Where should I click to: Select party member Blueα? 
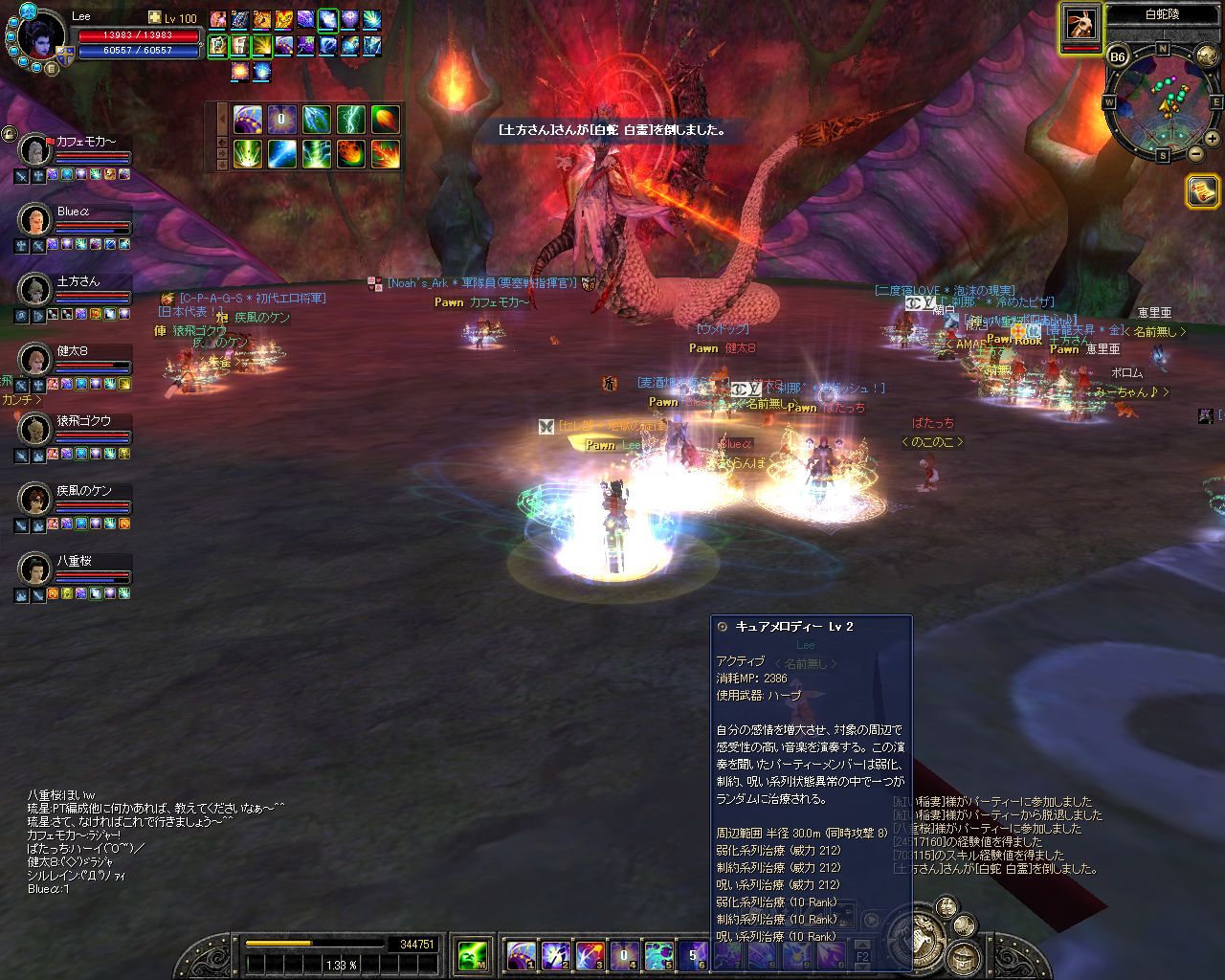(x=36, y=220)
